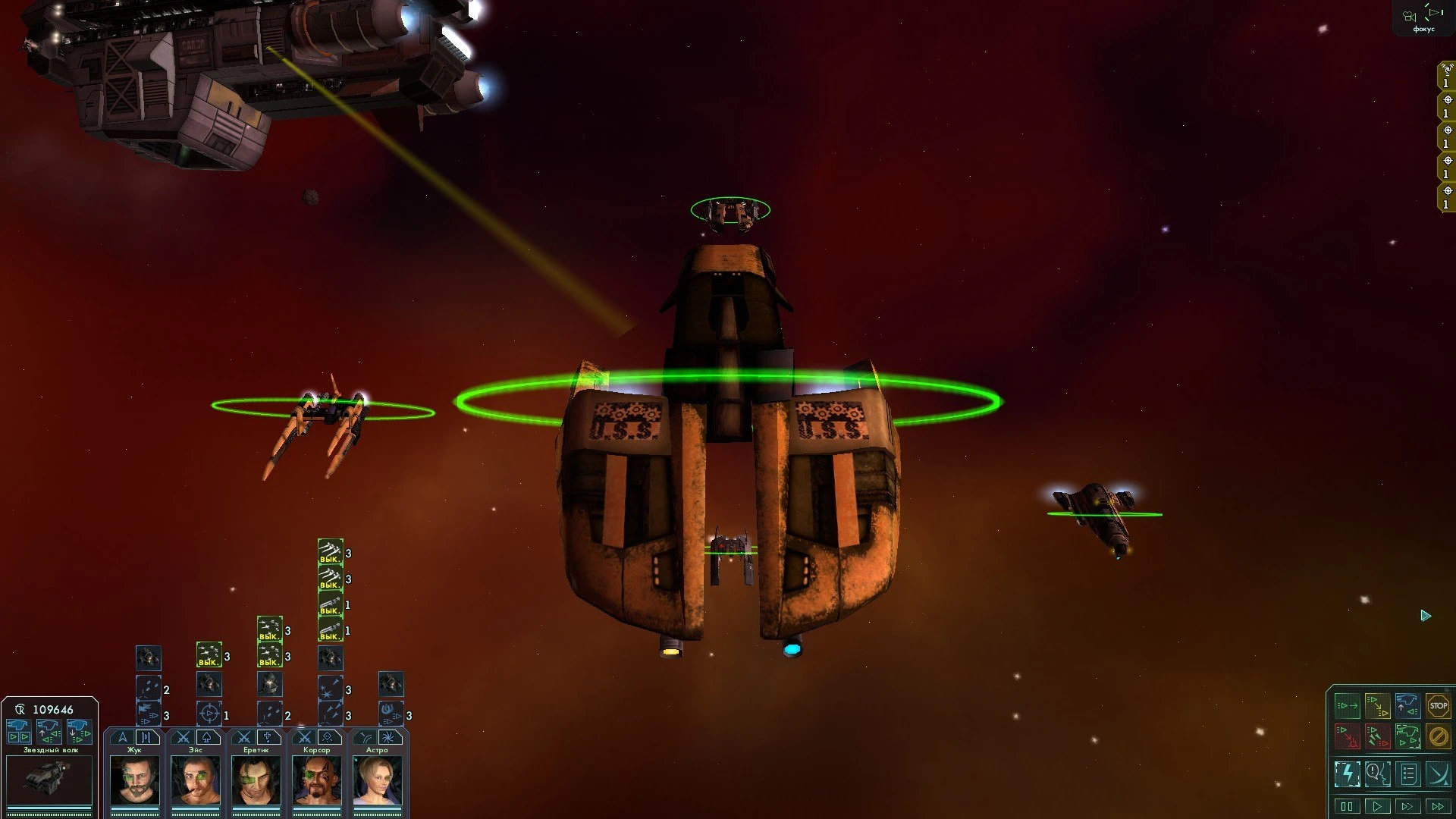1456x819 pixels.
Task: Select the Звездный волк mothership thumbnail
Action: point(49,779)
